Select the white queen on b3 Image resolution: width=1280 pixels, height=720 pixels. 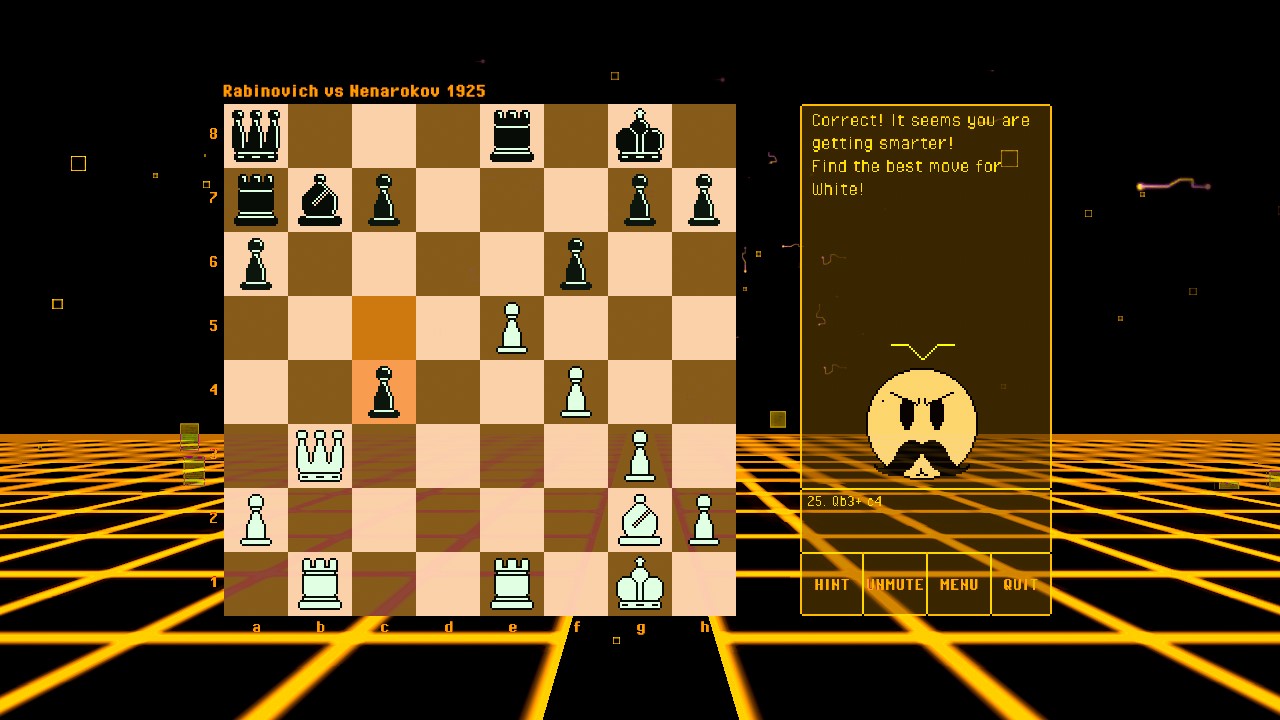(320, 455)
